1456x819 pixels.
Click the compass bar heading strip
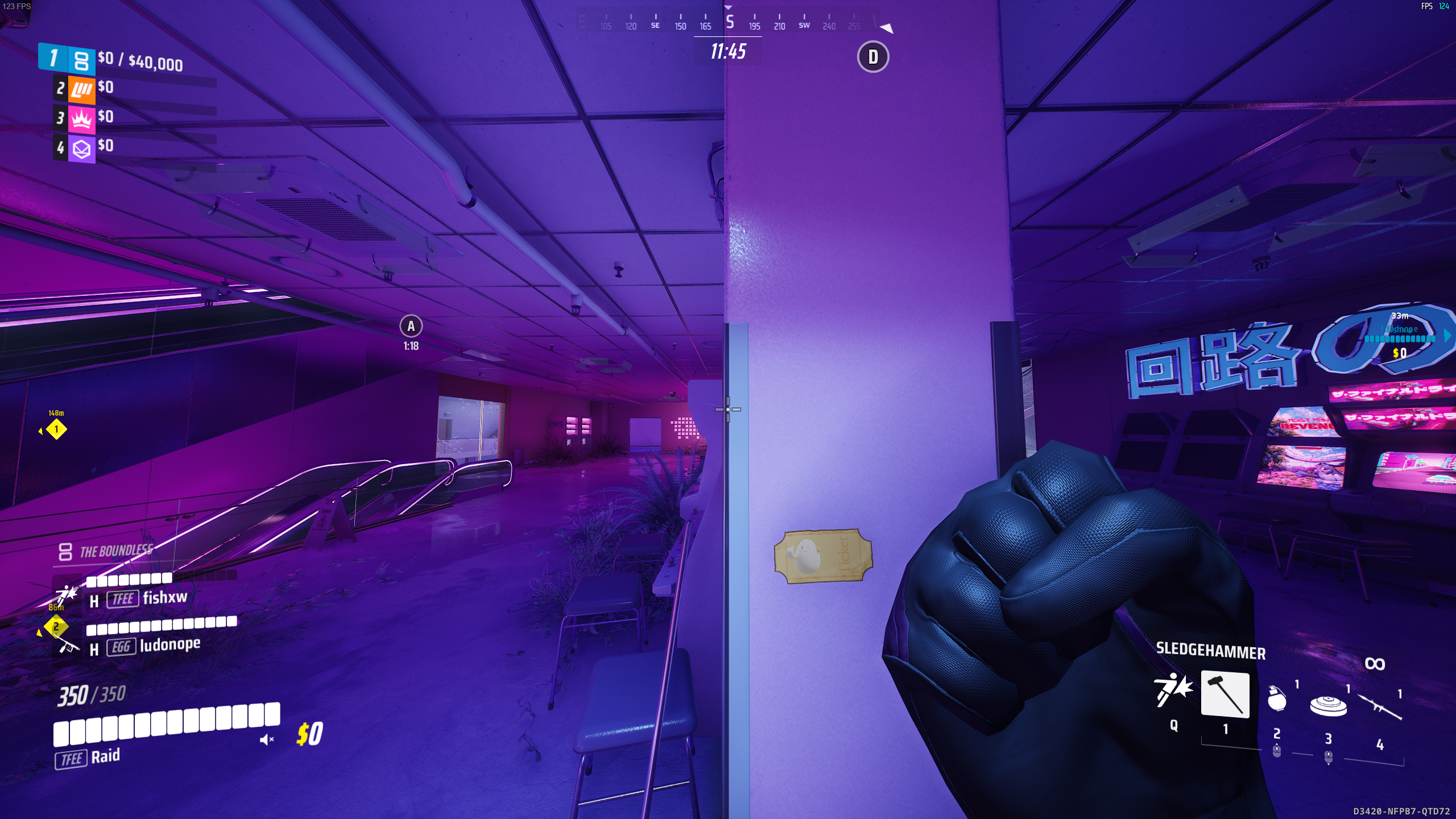729,23
